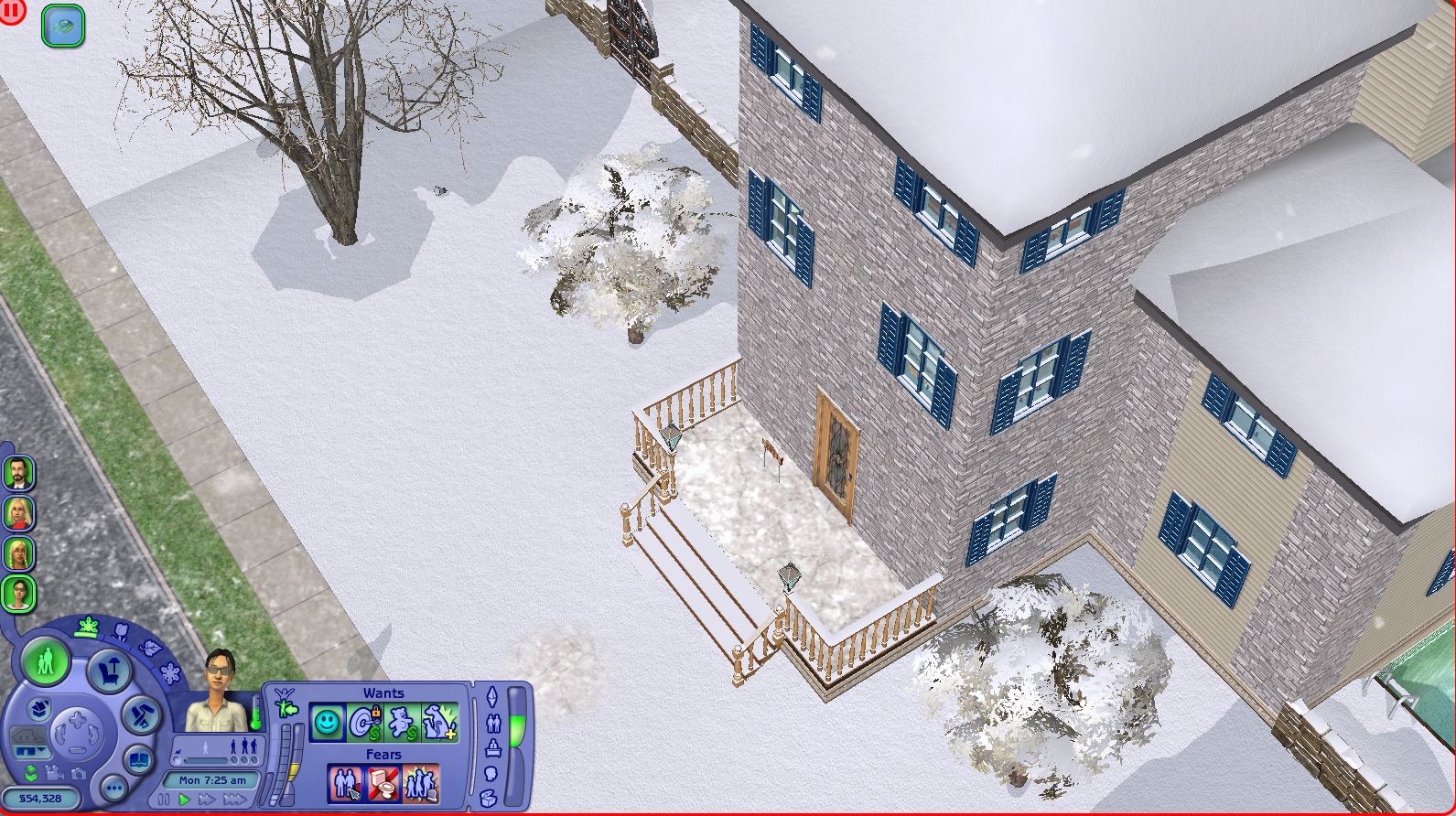Viewport: 1456px width, 816px height.
Task: Click the queued action icon at top
Action: pos(63,26)
